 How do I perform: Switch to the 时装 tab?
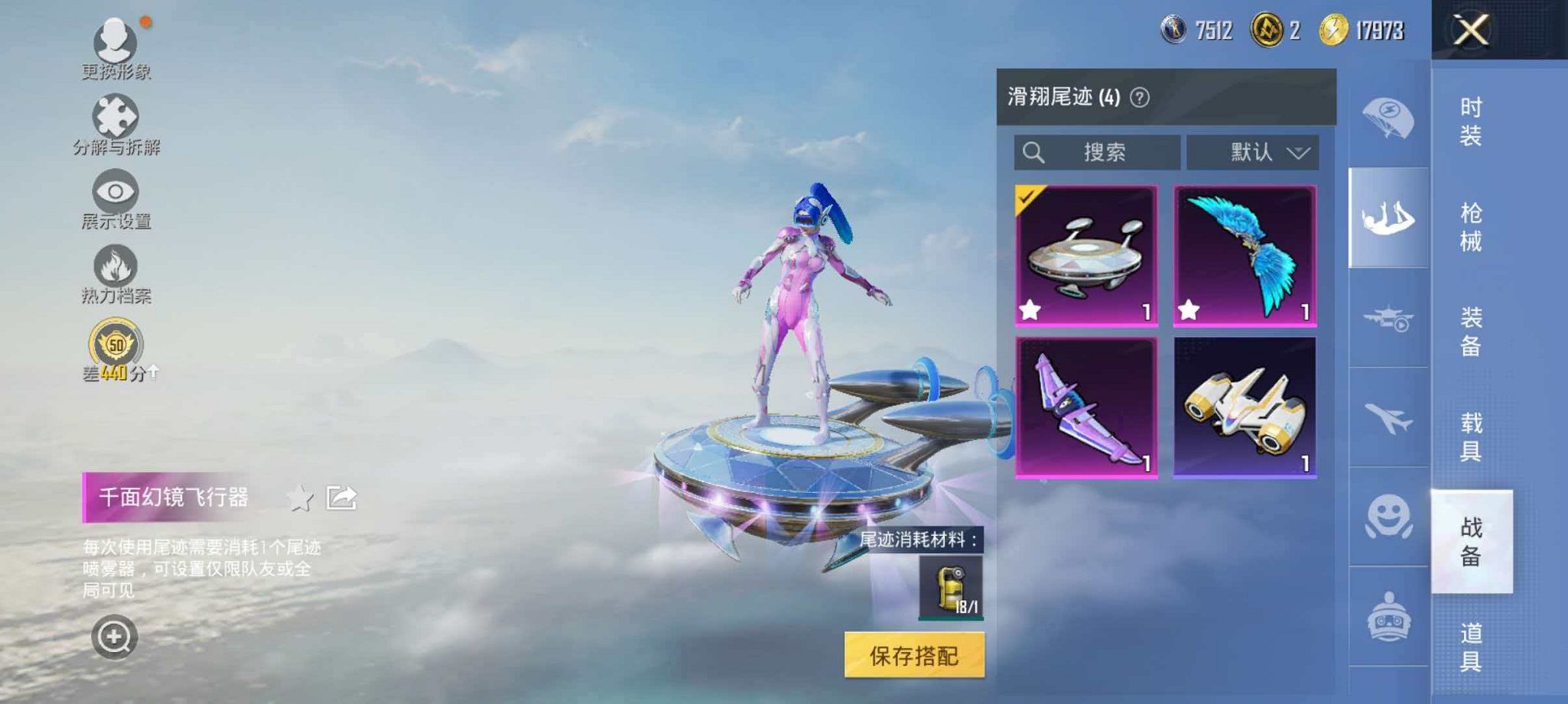tap(1471, 120)
